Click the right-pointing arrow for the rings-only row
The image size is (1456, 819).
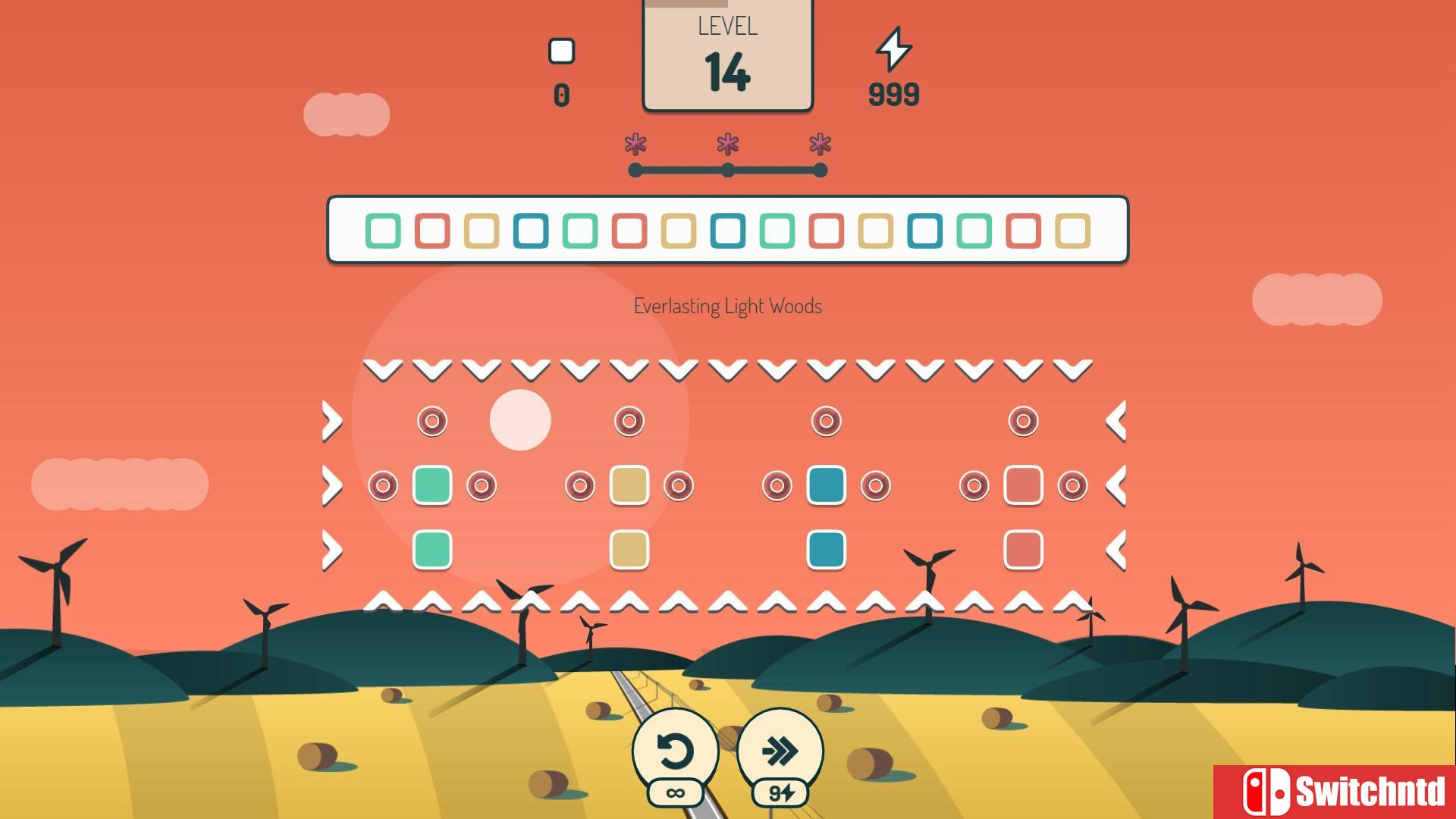[332, 421]
